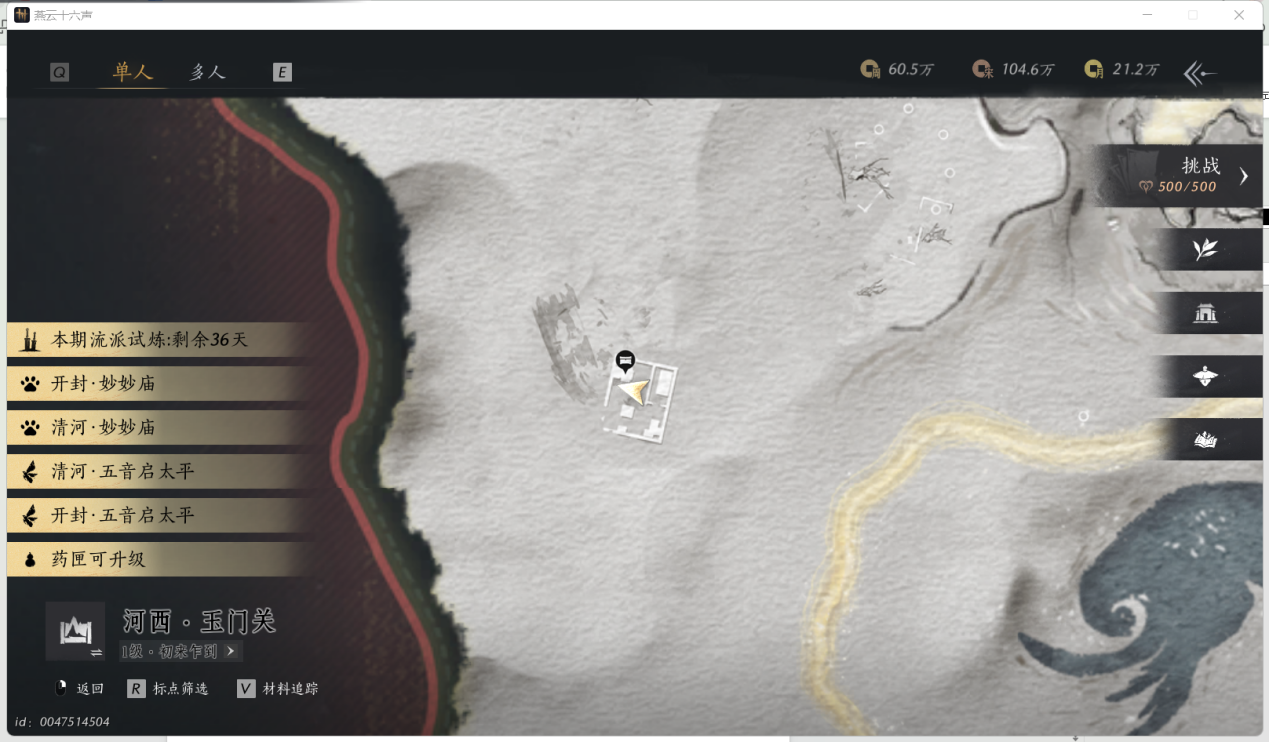The width and height of the screenshot is (1269, 742).
Task: Select the pavilion building map filter
Action: (x=1206, y=313)
